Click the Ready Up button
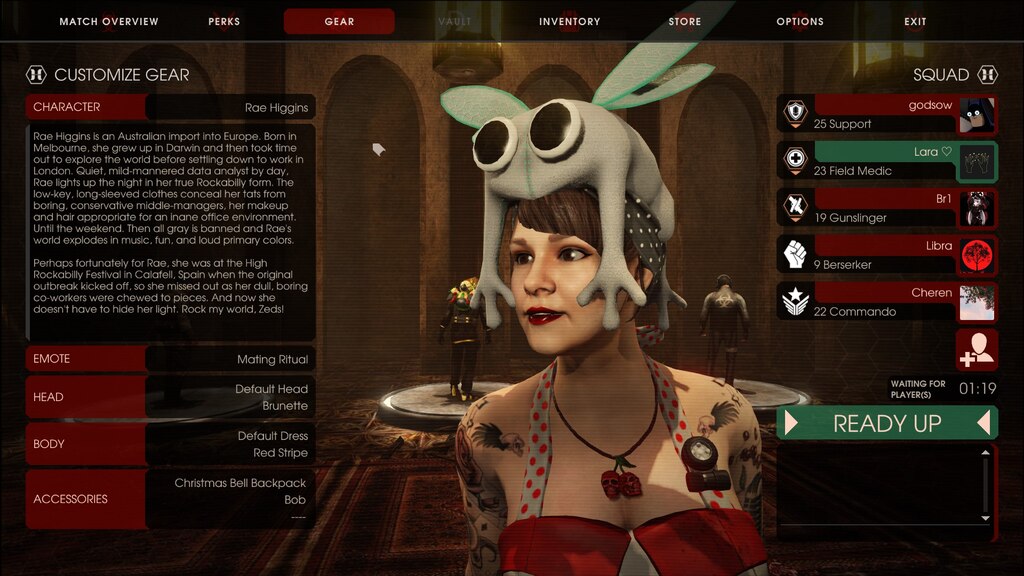The height and width of the screenshot is (576, 1024). [887, 423]
